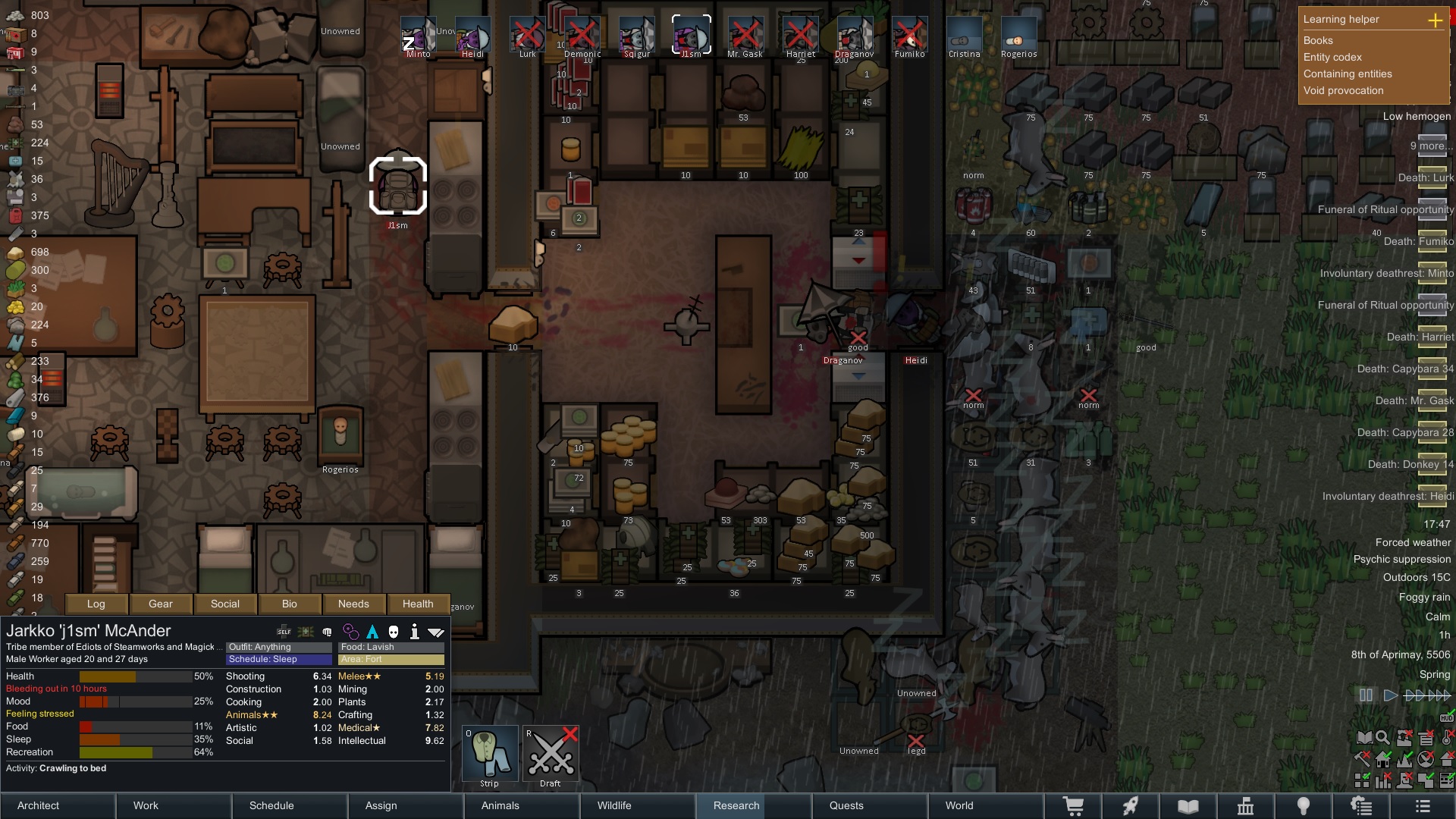Switch to the Gear tab
1456x819 pixels.
[161, 604]
